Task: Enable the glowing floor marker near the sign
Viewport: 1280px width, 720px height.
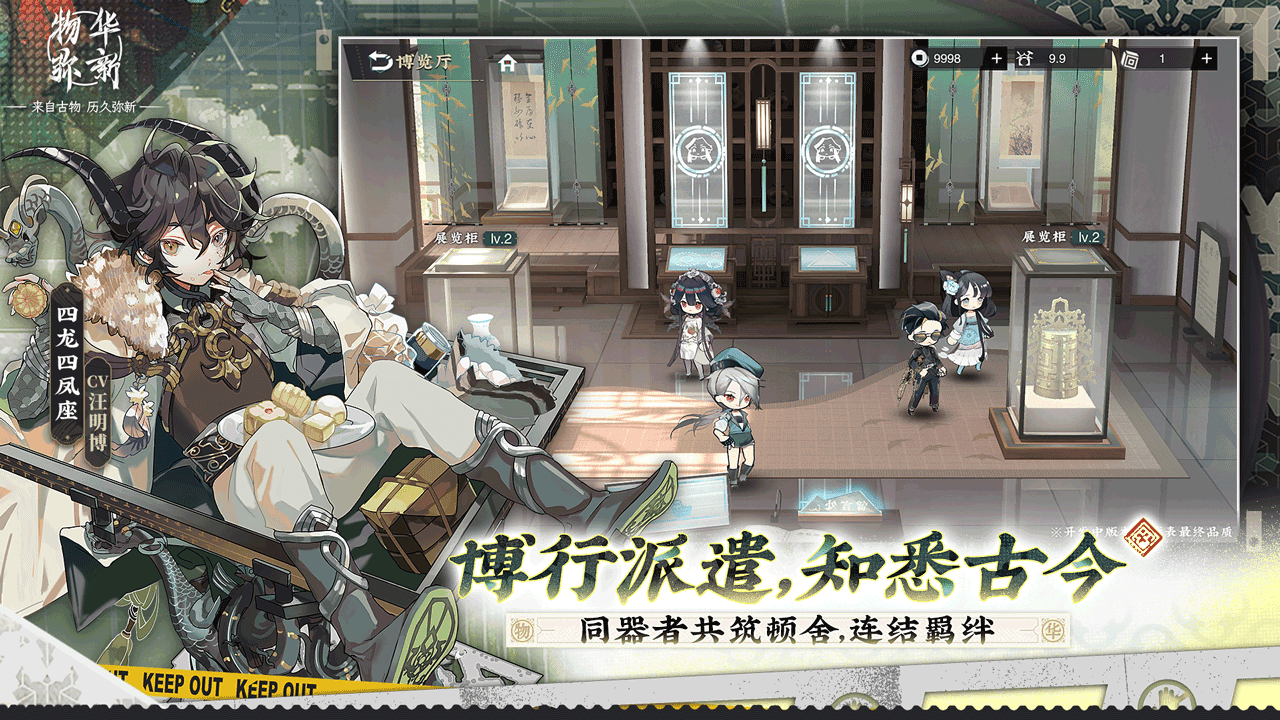Action: coord(840,505)
